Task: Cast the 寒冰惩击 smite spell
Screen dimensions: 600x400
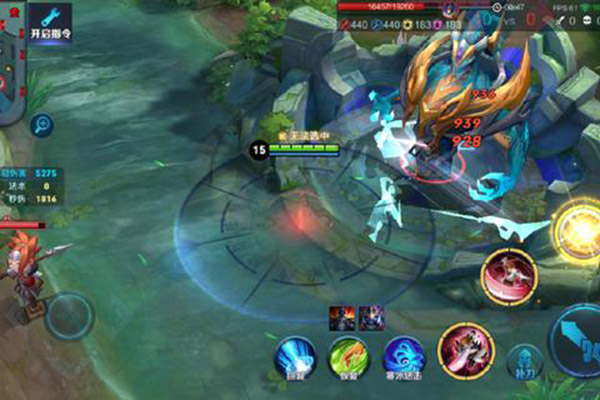Action: 403,357
